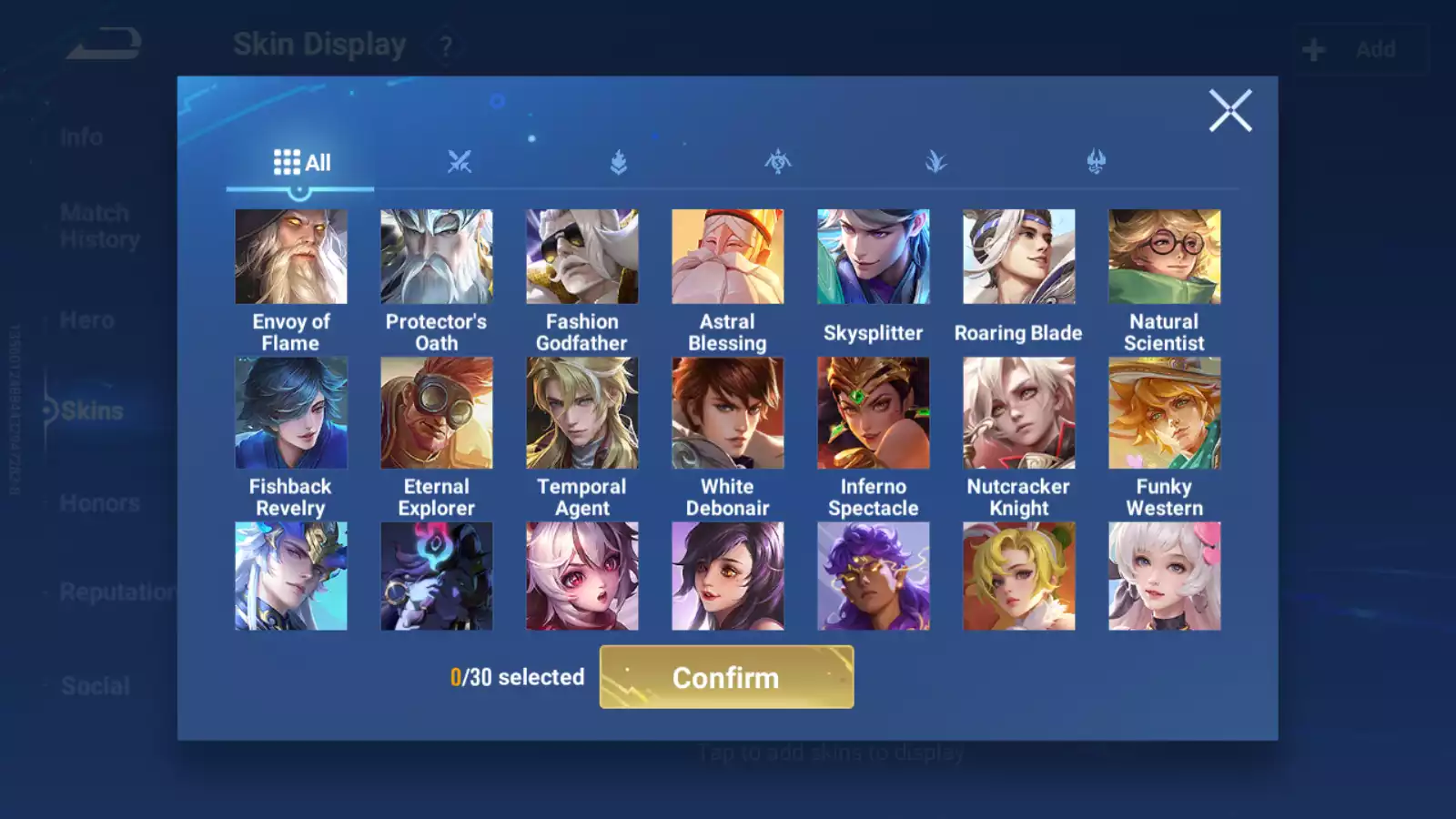Pick the blonde bunny-eared hero portrait

point(1019,576)
